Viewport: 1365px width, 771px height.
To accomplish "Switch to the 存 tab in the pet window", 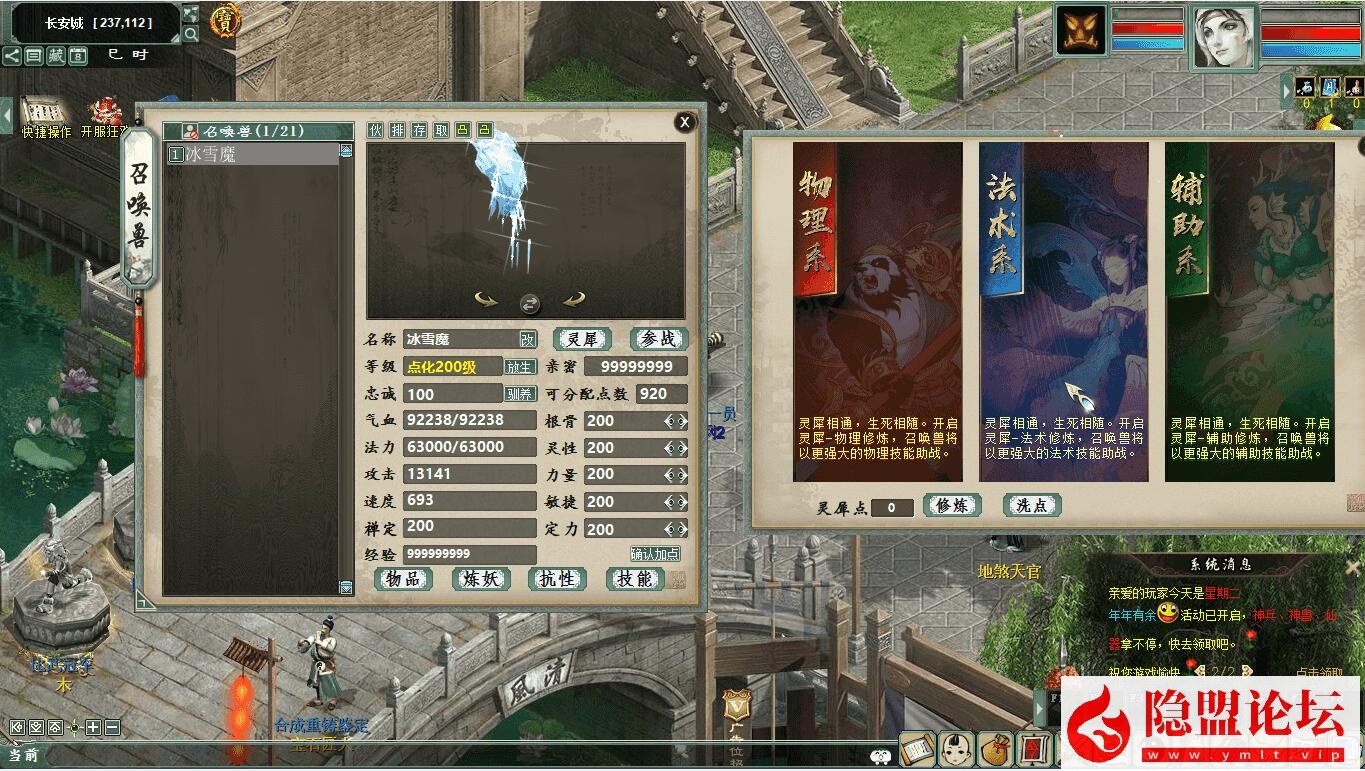I will point(419,129).
